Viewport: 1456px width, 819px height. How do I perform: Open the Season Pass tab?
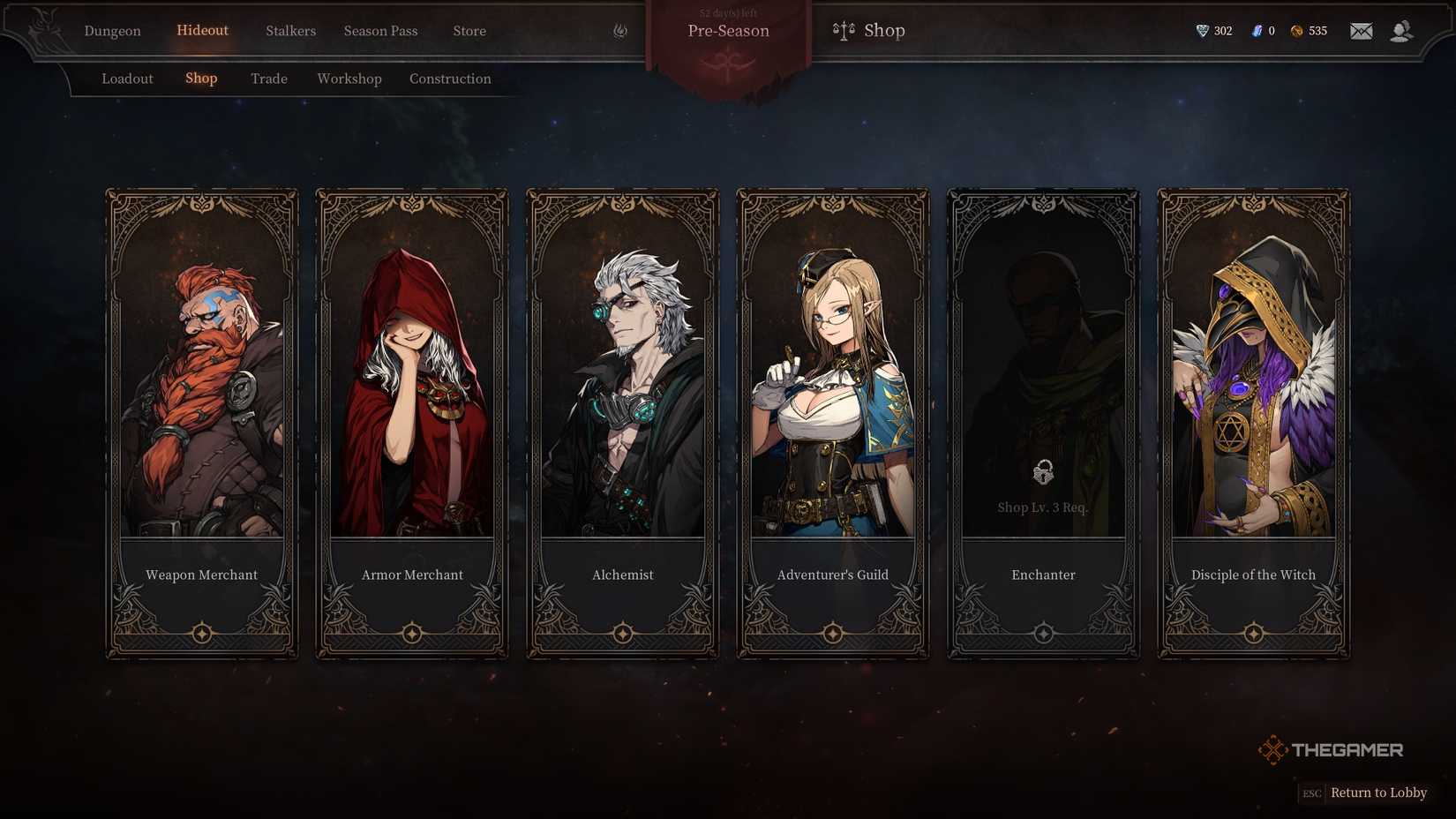(380, 31)
